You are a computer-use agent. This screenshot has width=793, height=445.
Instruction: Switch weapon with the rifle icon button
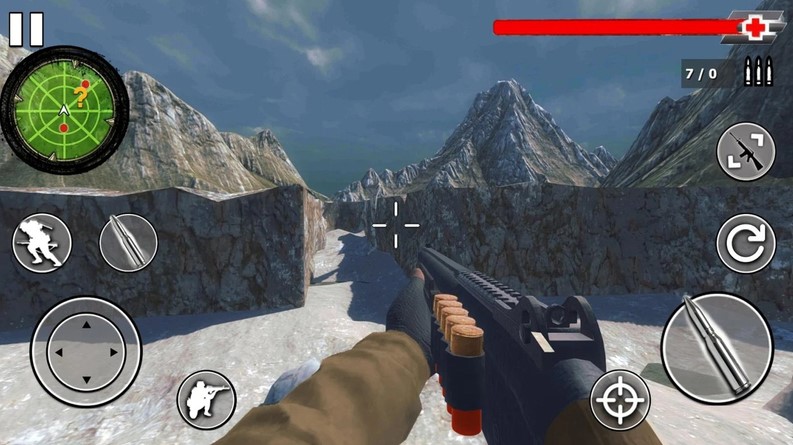pos(746,151)
